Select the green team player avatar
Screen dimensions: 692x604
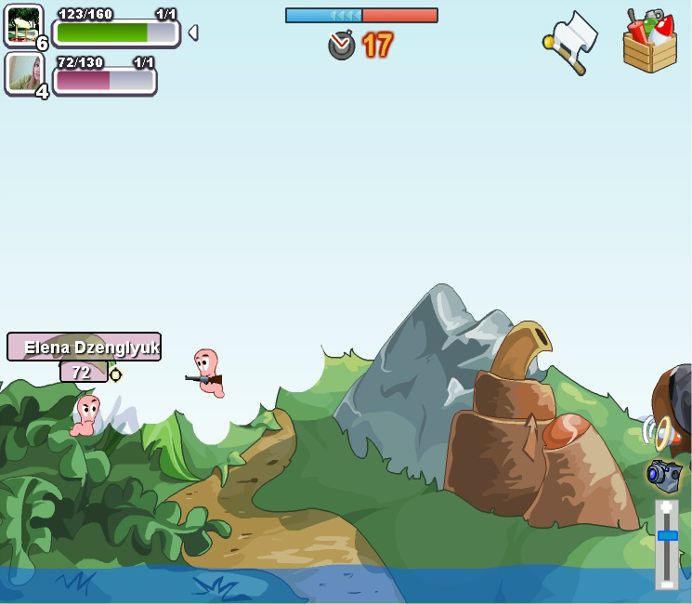tap(23, 26)
